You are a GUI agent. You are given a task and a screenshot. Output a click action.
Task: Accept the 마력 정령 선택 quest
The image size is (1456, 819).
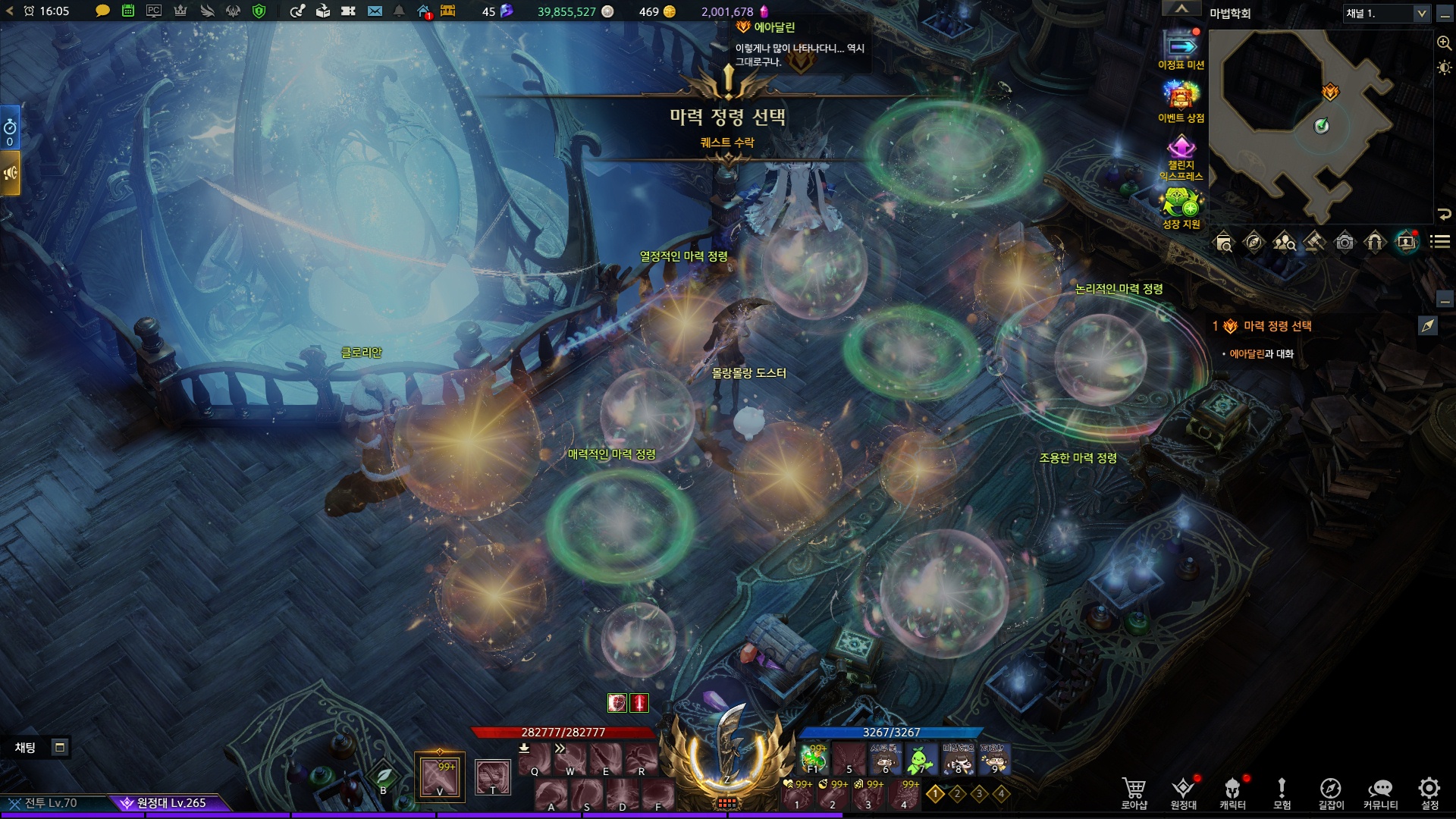click(726, 143)
